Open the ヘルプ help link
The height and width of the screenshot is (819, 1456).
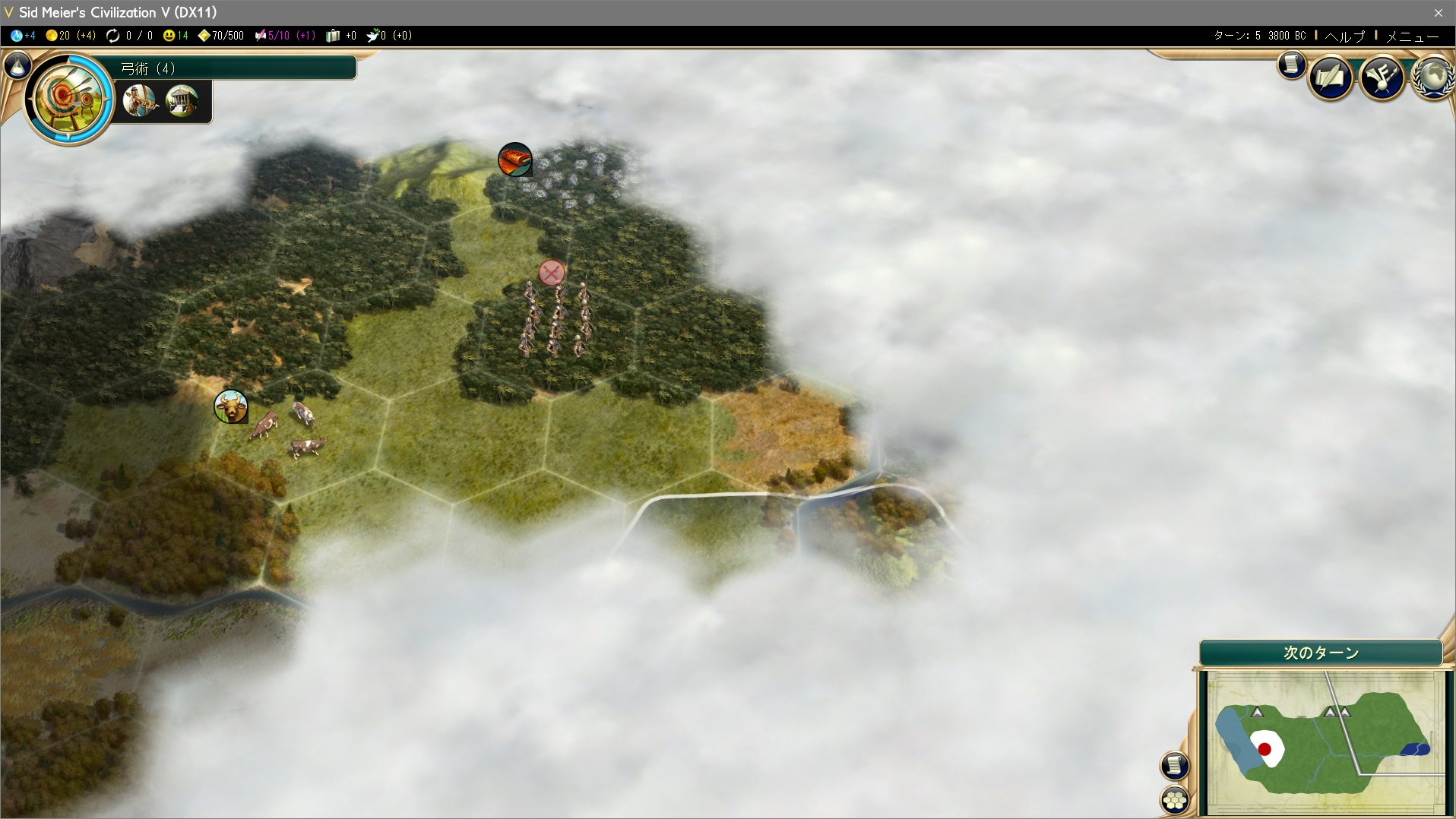[1344, 36]
